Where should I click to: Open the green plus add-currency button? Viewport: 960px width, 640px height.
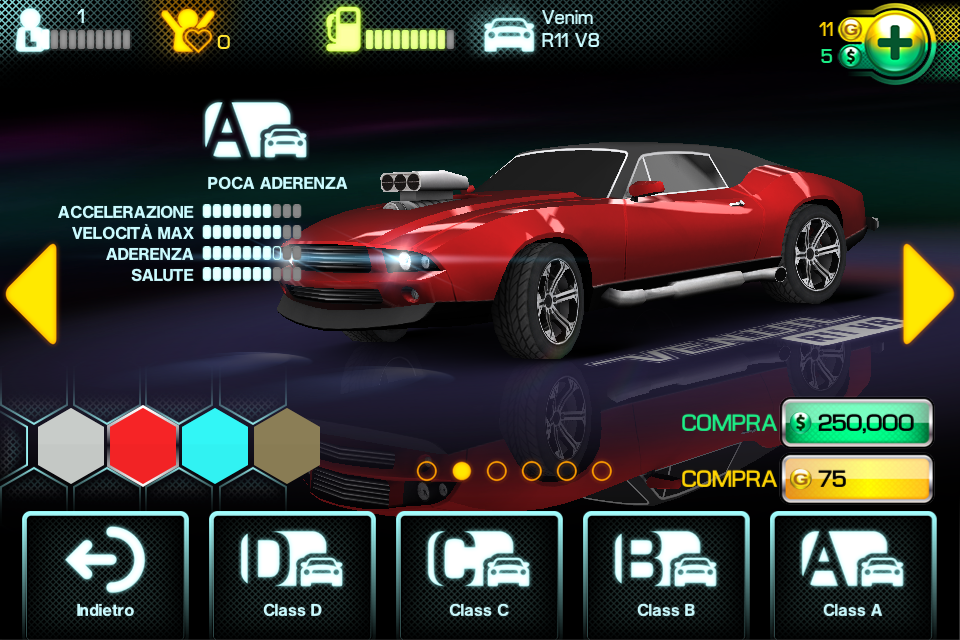coord(897,43)
